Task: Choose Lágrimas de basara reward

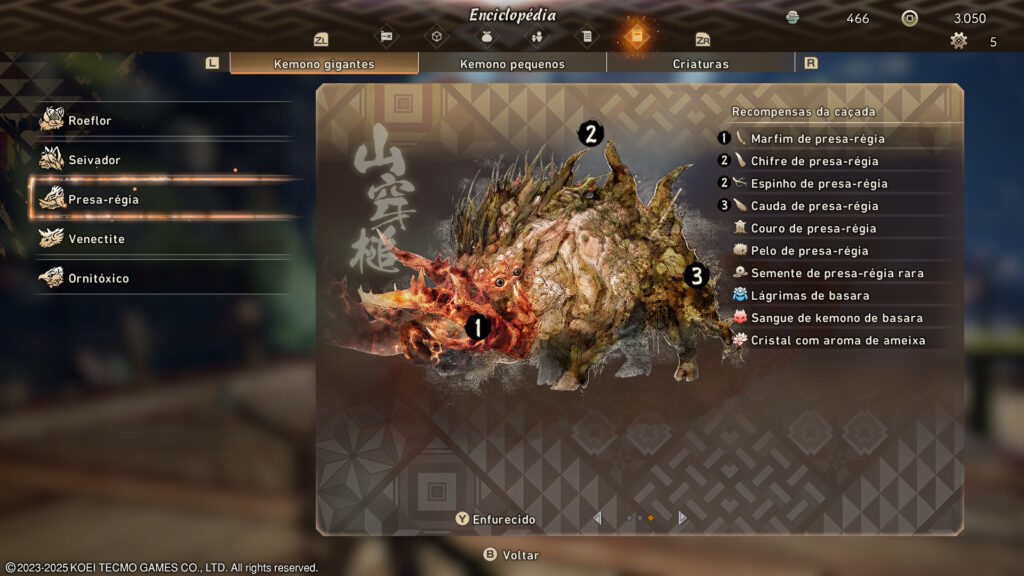Action: (809, 295)
